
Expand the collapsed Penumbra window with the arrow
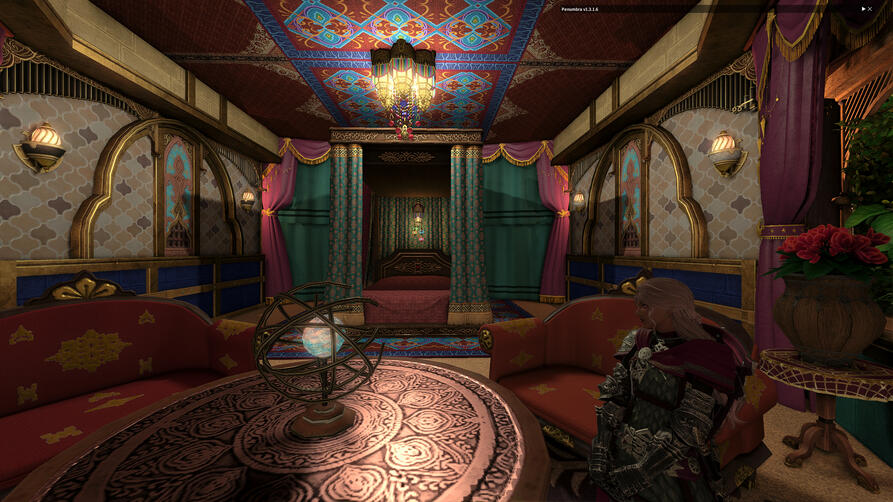(863, 8)
